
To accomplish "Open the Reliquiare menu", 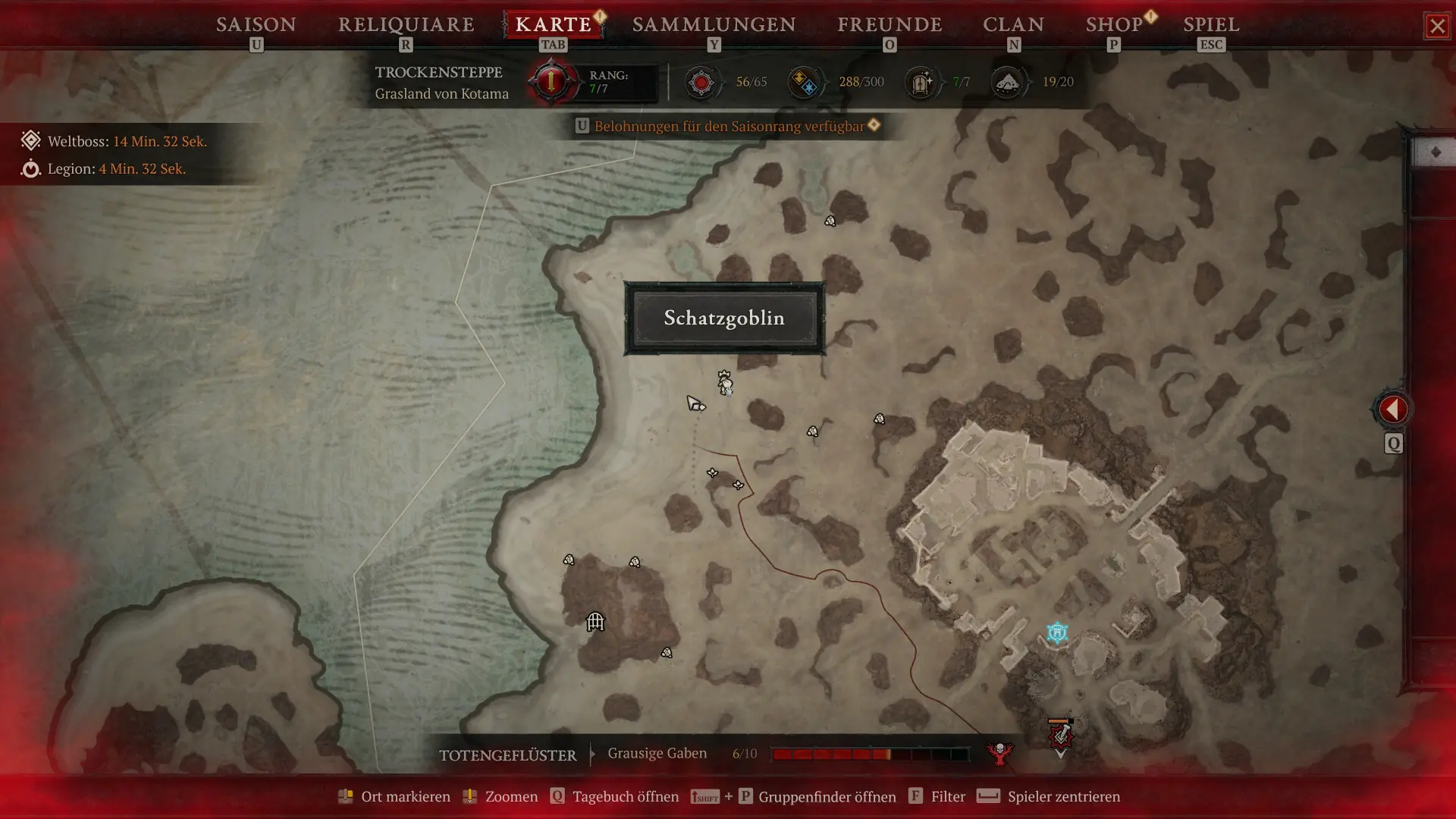I will 406,24.
